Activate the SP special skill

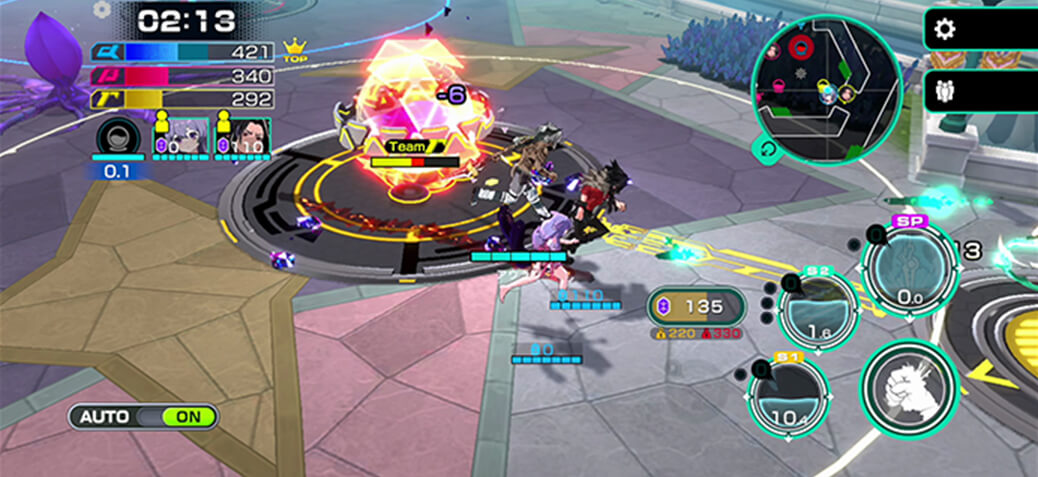coord(910,267)
